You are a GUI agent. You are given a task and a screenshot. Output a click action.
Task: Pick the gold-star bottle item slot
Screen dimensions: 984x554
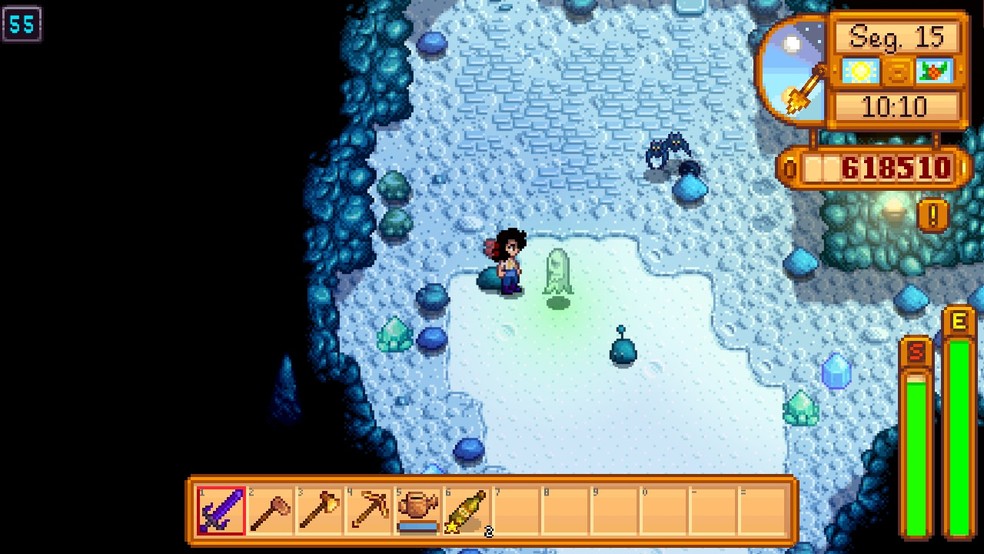point(467,511)
